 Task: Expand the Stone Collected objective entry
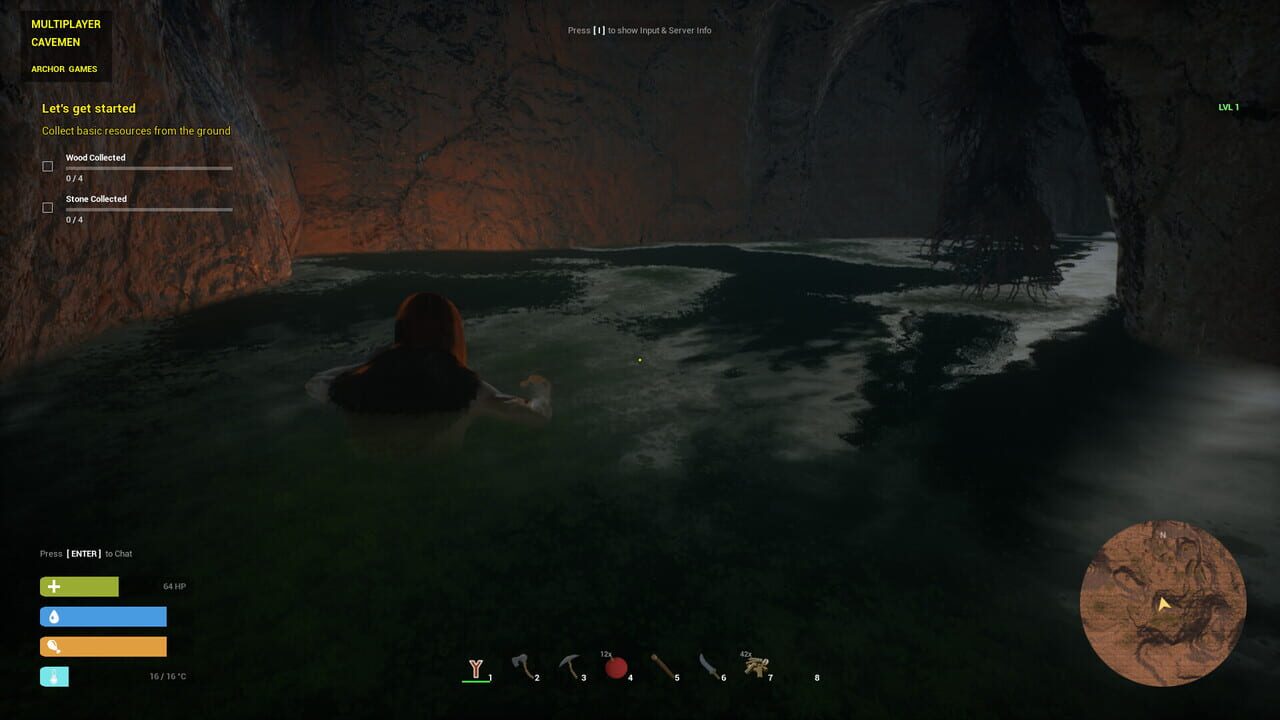96,198
